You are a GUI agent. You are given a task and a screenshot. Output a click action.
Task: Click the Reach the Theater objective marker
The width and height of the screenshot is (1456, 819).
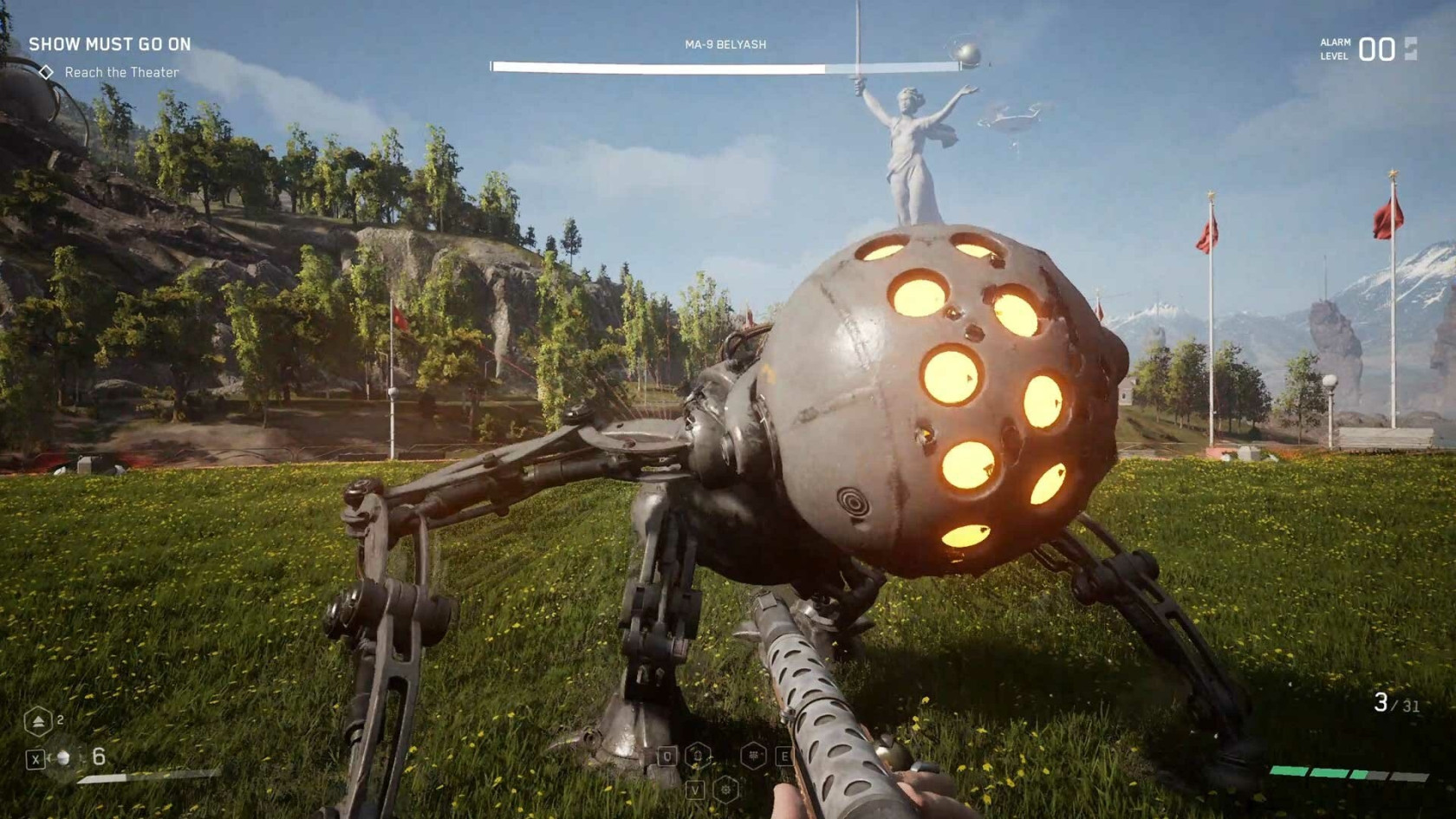(47, 73)
